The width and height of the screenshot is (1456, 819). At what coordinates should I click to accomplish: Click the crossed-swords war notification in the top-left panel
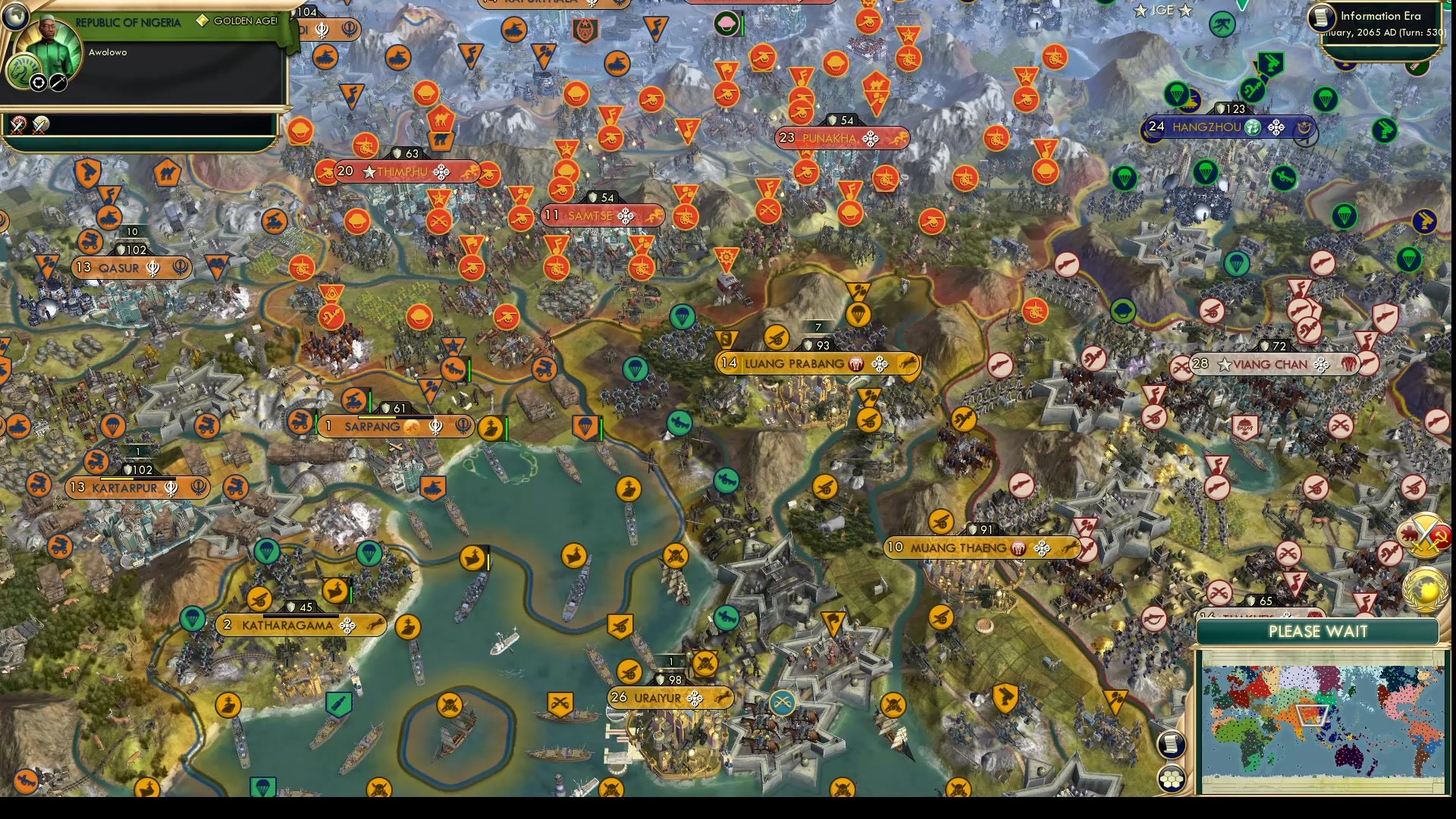pos(18,126)
